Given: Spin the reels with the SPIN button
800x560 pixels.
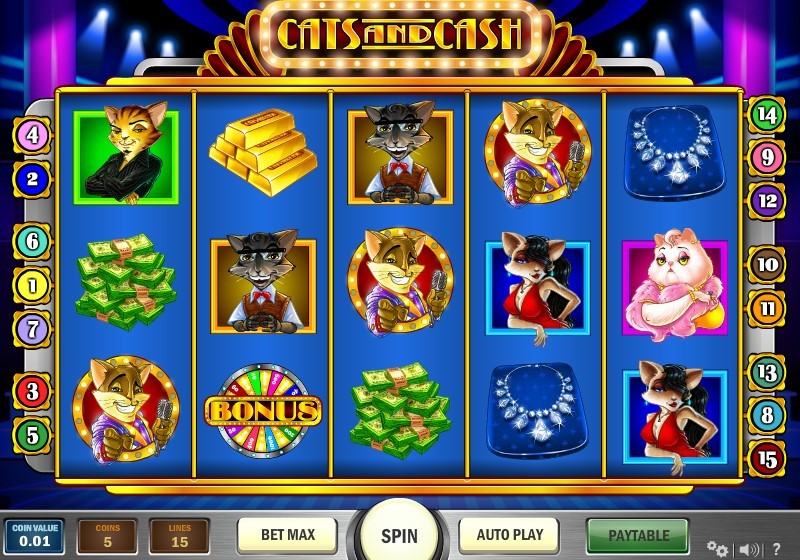Looking at the screenshot, I should point(399,535).
